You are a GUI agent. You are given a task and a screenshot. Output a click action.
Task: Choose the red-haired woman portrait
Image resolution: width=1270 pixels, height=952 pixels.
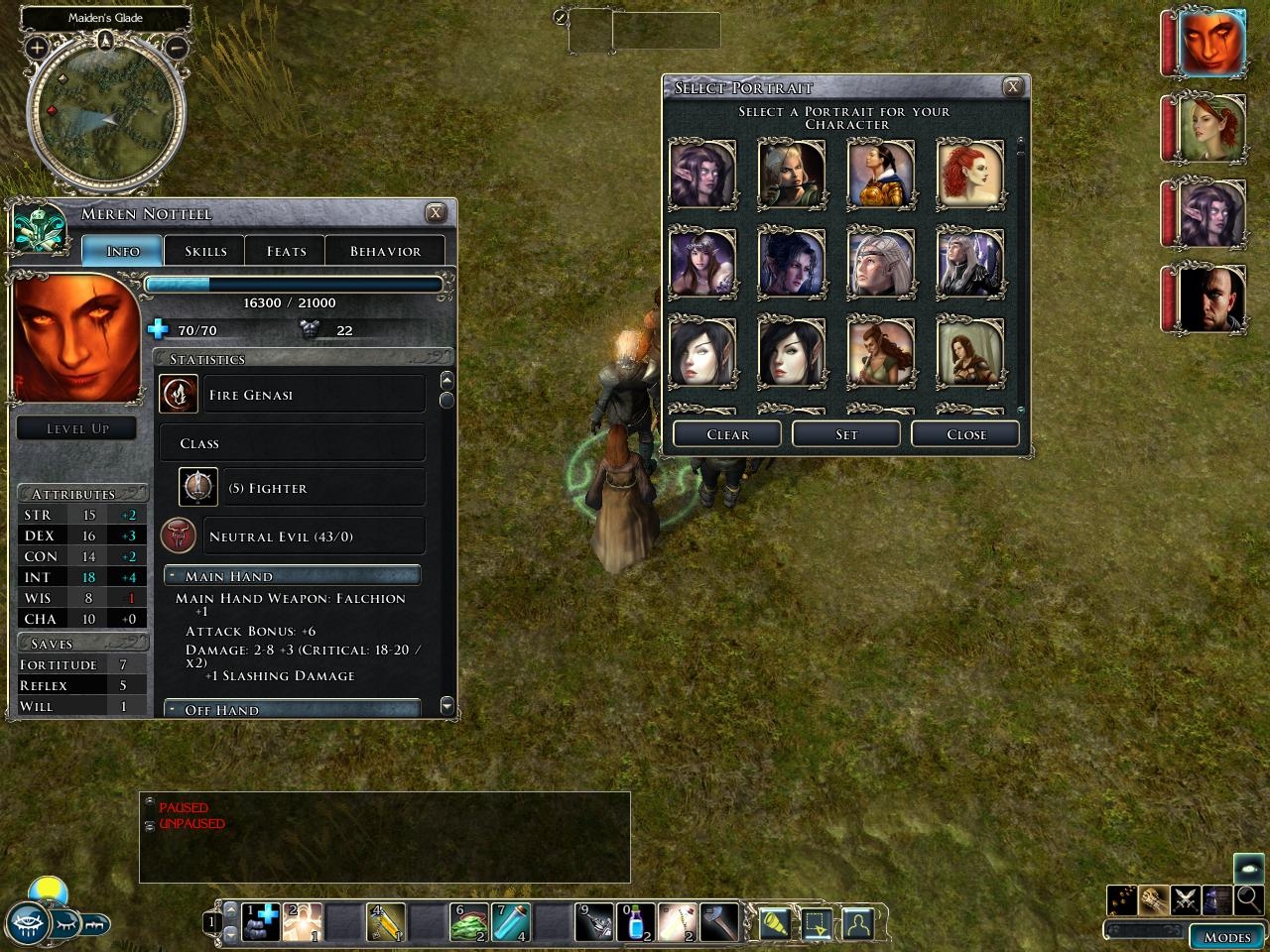[x=969, y=175]
